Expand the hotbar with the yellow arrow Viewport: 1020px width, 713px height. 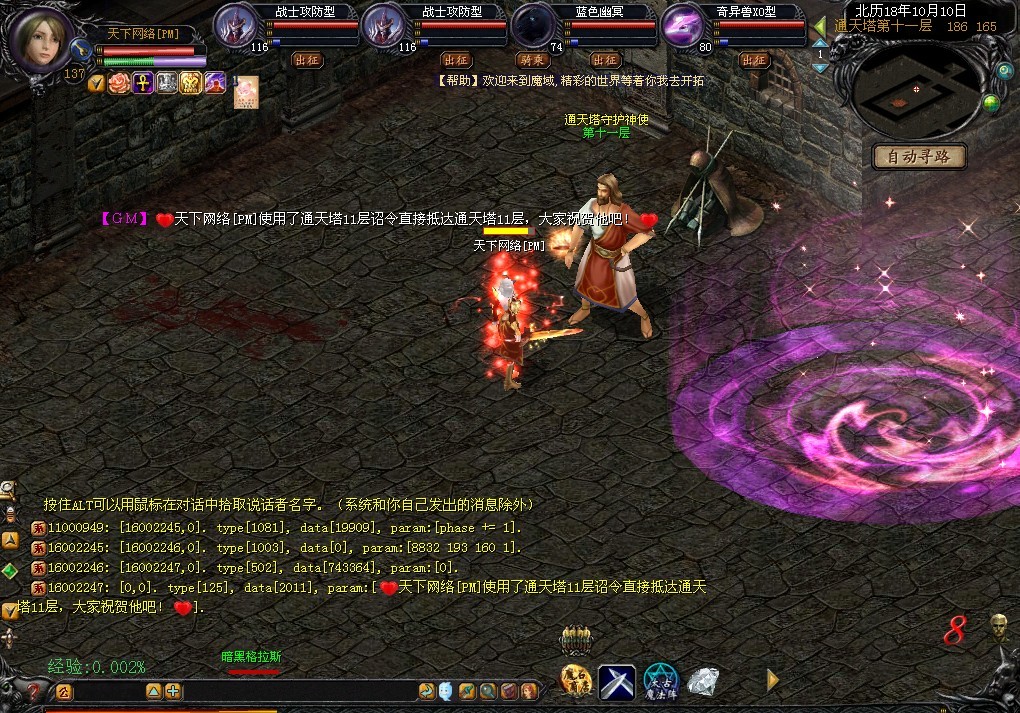click(x=772, y=680)
